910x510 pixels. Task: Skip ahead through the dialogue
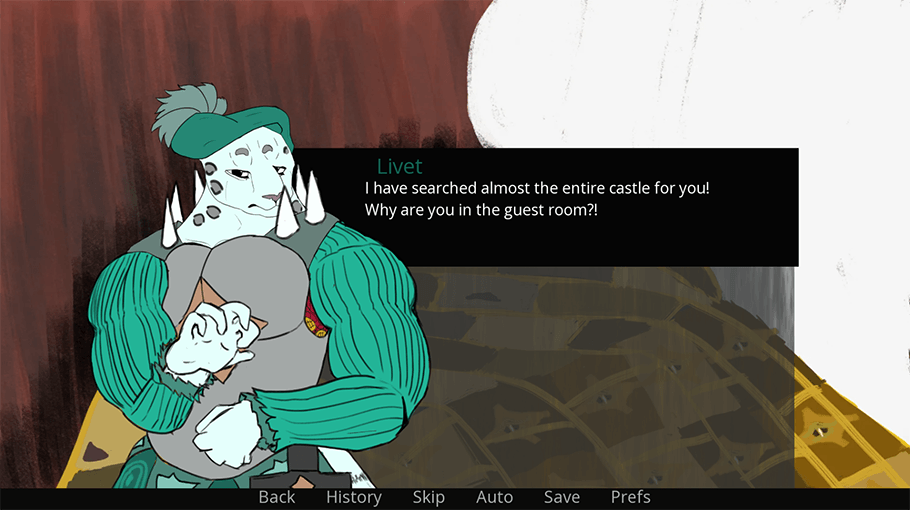[429, 497]
